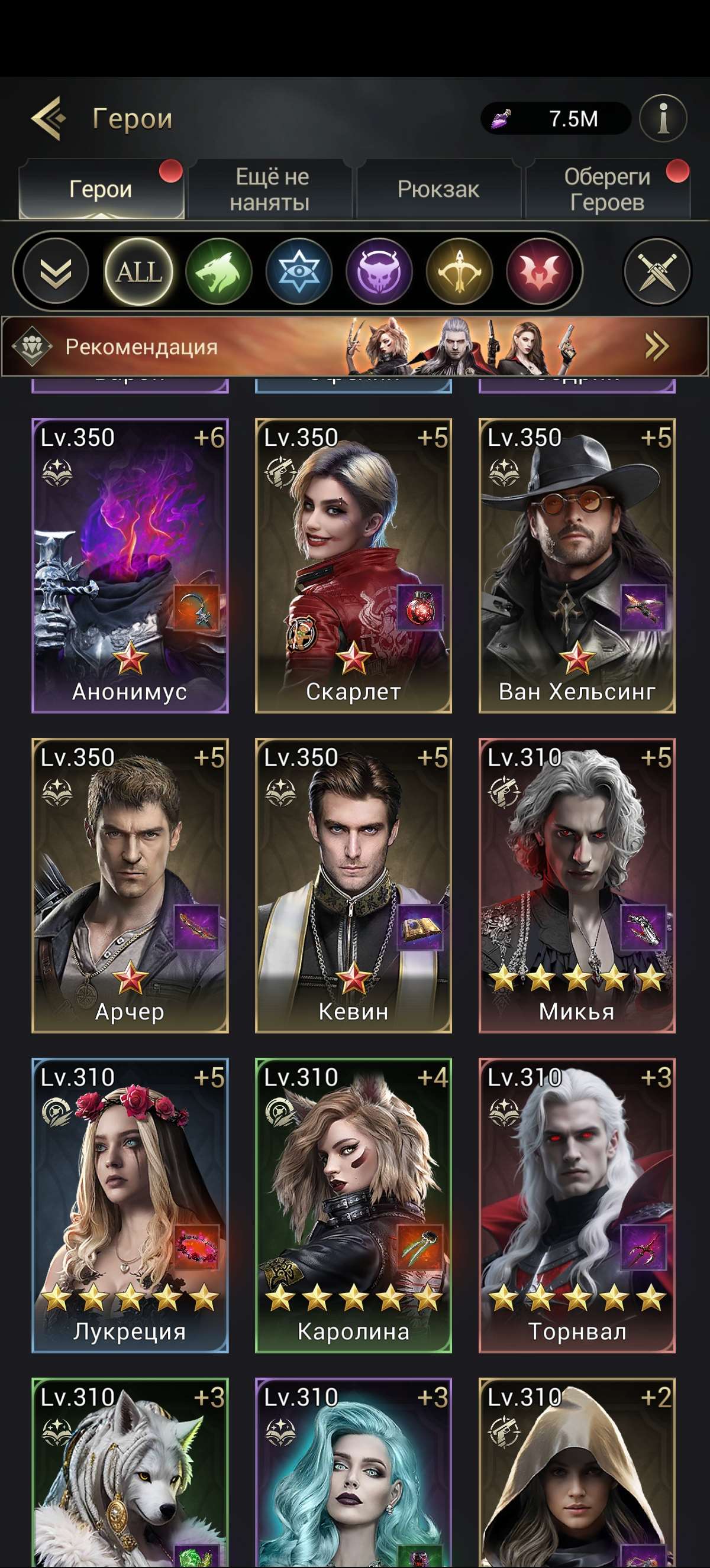Screen dimensions: 710x1568
Task: Switch to the Герои tab
Action: pyautogui.click(x=101, y=189)
